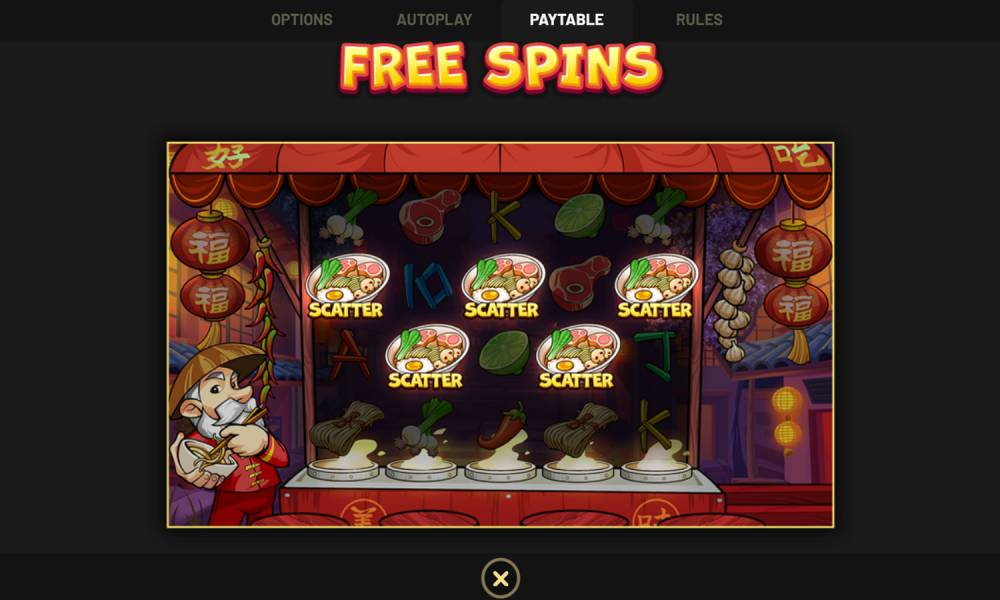Select the Paytable tab
1000x600 pixels.
pyautogui.click(x=566, y=20)
